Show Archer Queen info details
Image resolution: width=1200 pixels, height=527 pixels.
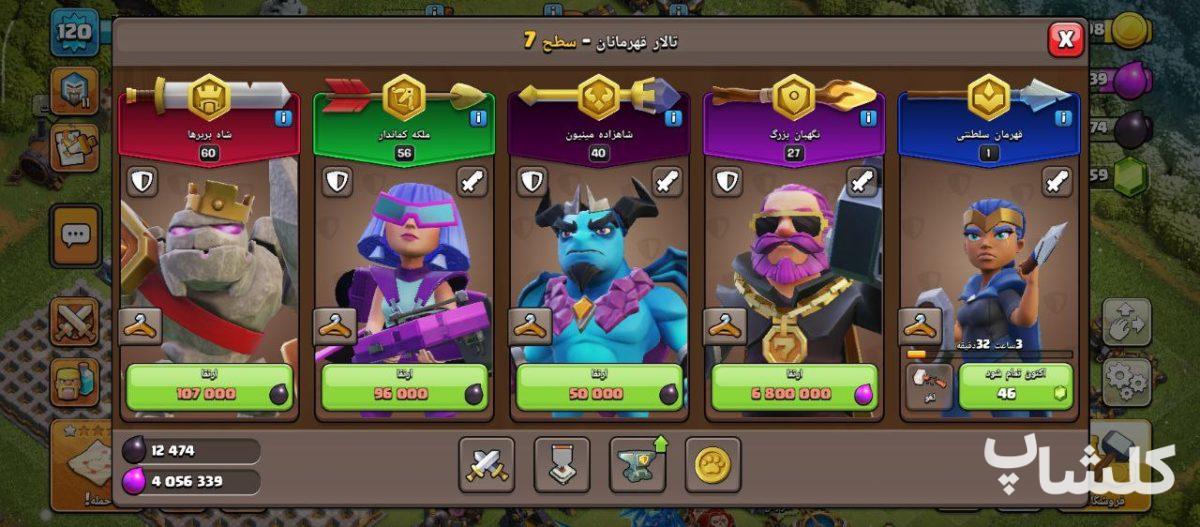pos(479,119)
